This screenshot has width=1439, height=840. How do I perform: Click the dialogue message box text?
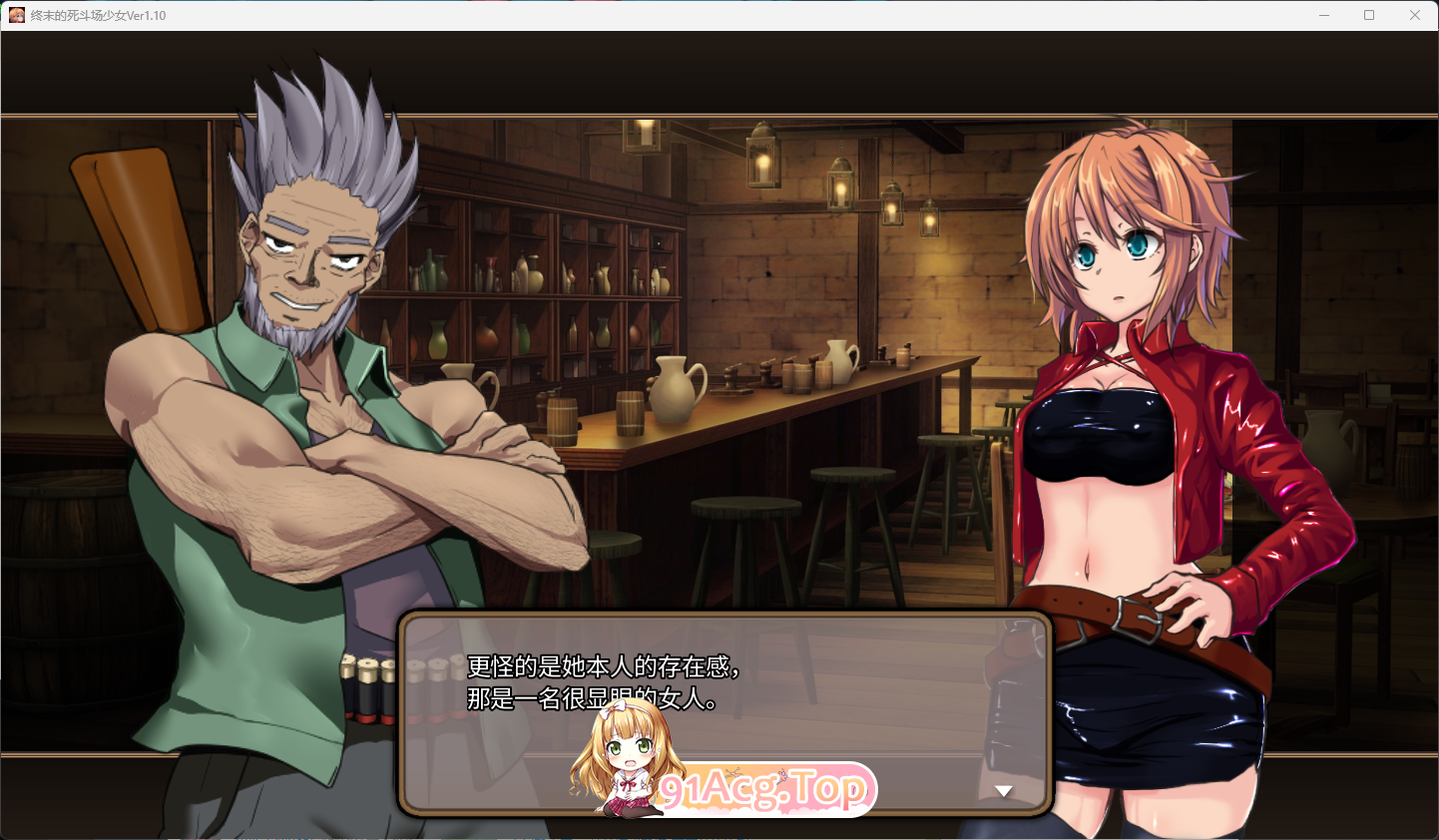[603, 682]
